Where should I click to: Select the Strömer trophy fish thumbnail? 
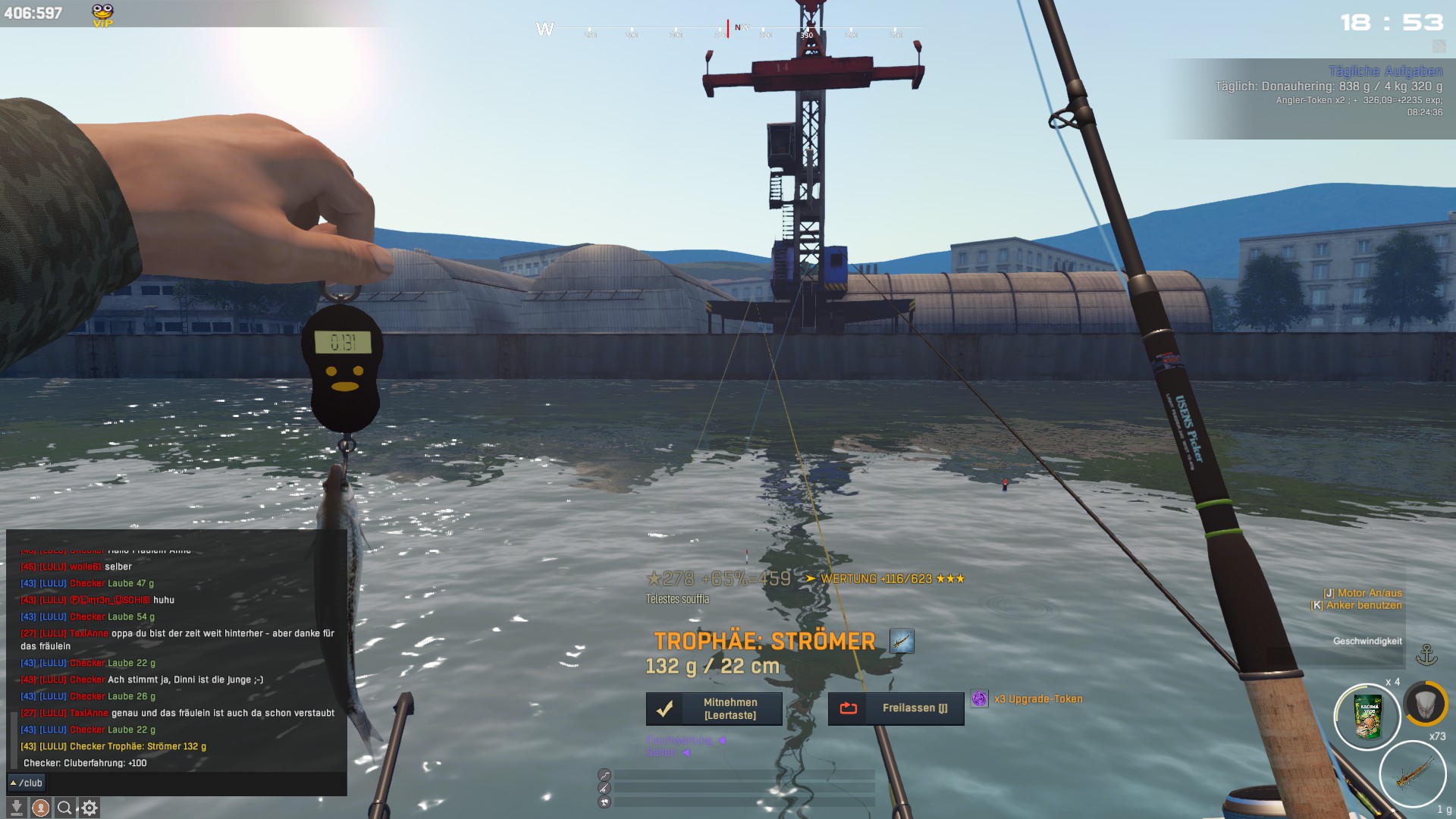(x=902, y=642)
